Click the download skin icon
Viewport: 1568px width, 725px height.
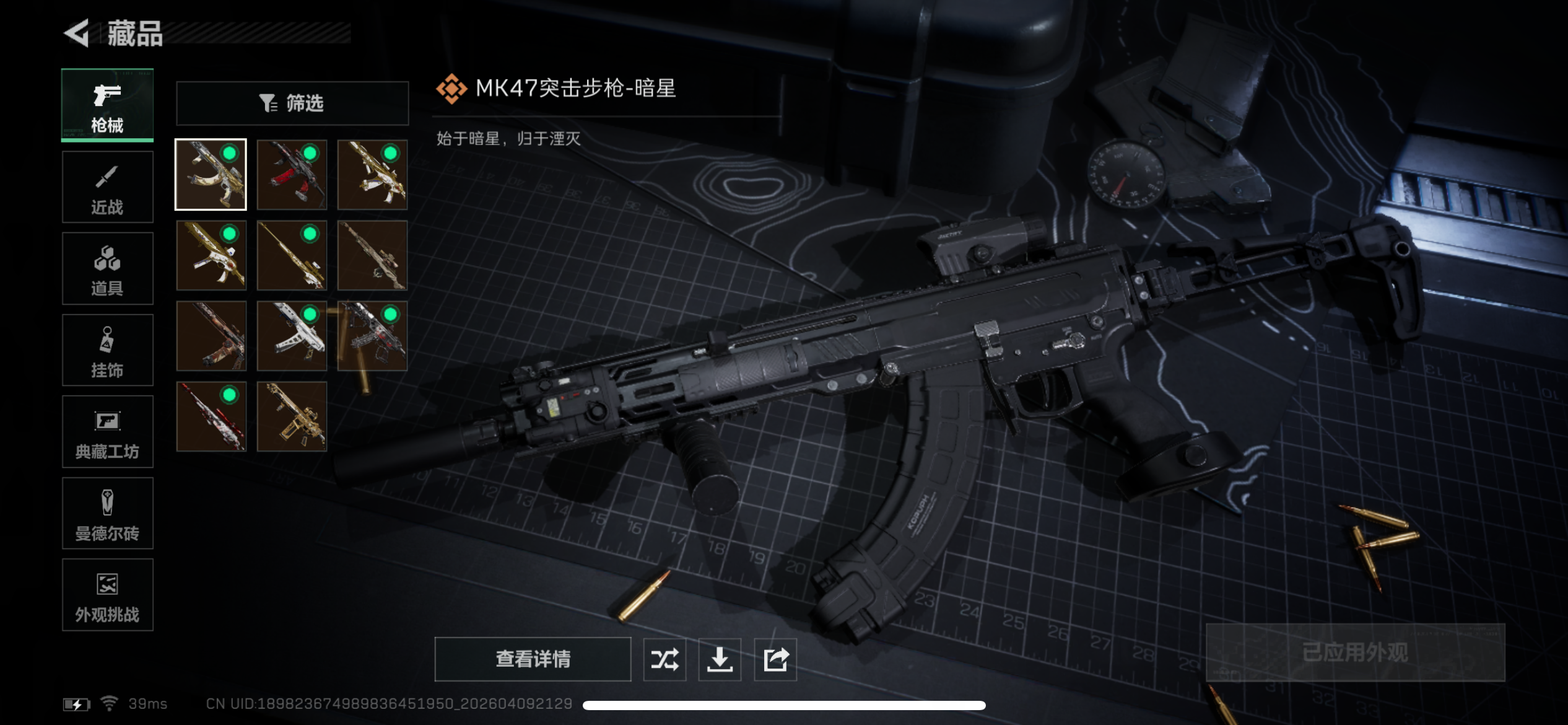tap(720, 659)
